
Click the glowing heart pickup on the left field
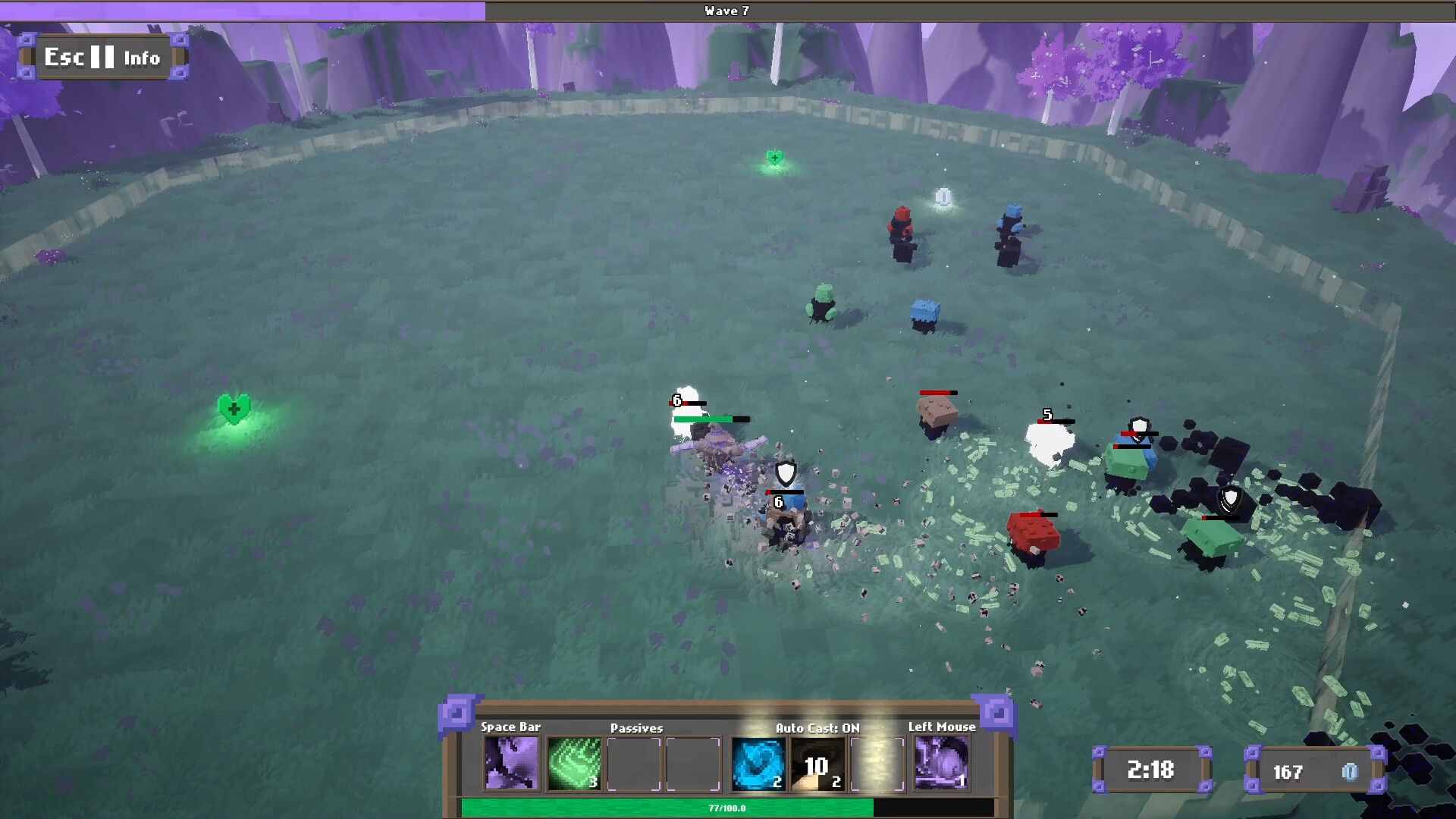click(234, 409)
